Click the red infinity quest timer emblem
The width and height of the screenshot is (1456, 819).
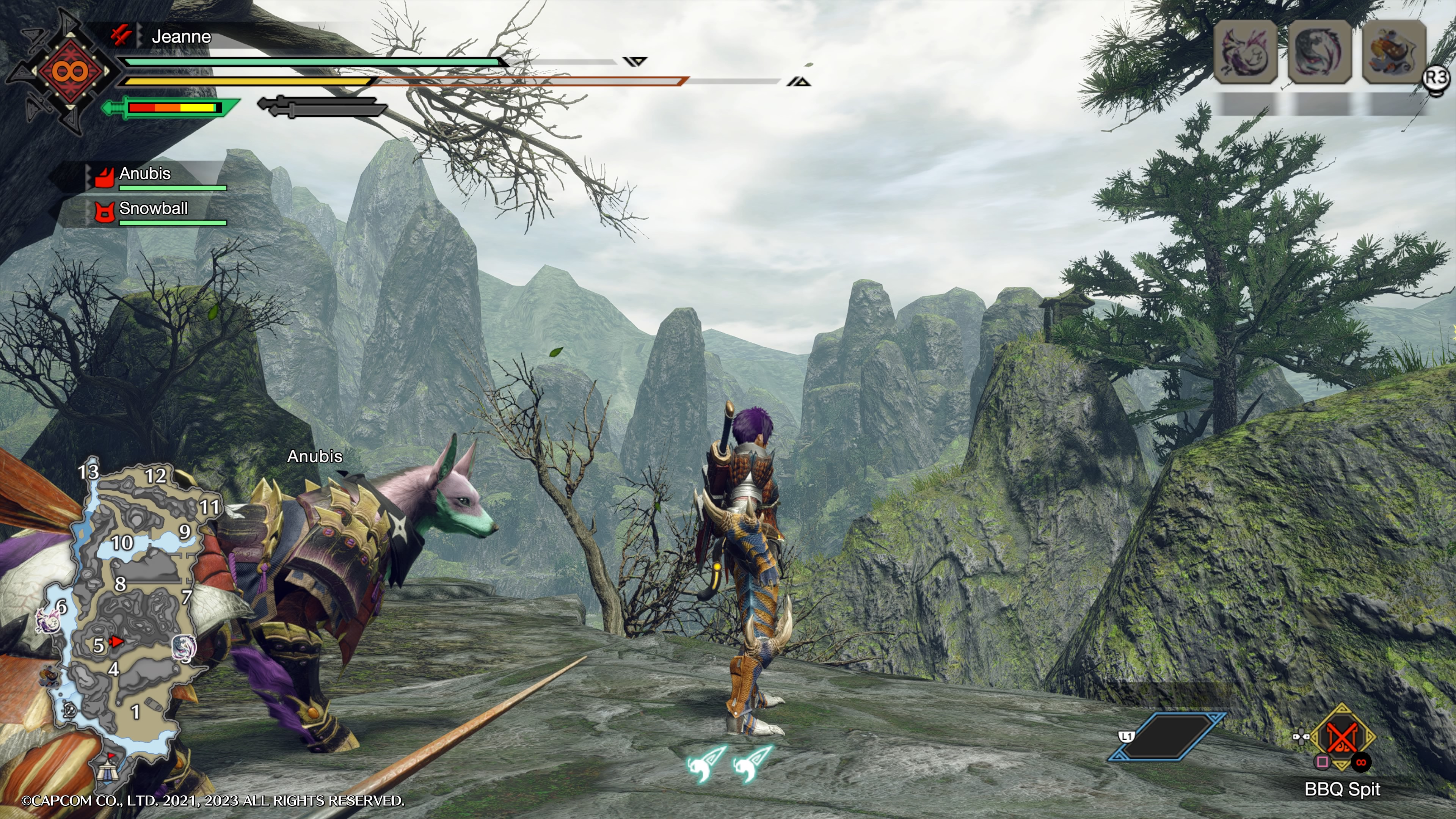coord(70,71)
